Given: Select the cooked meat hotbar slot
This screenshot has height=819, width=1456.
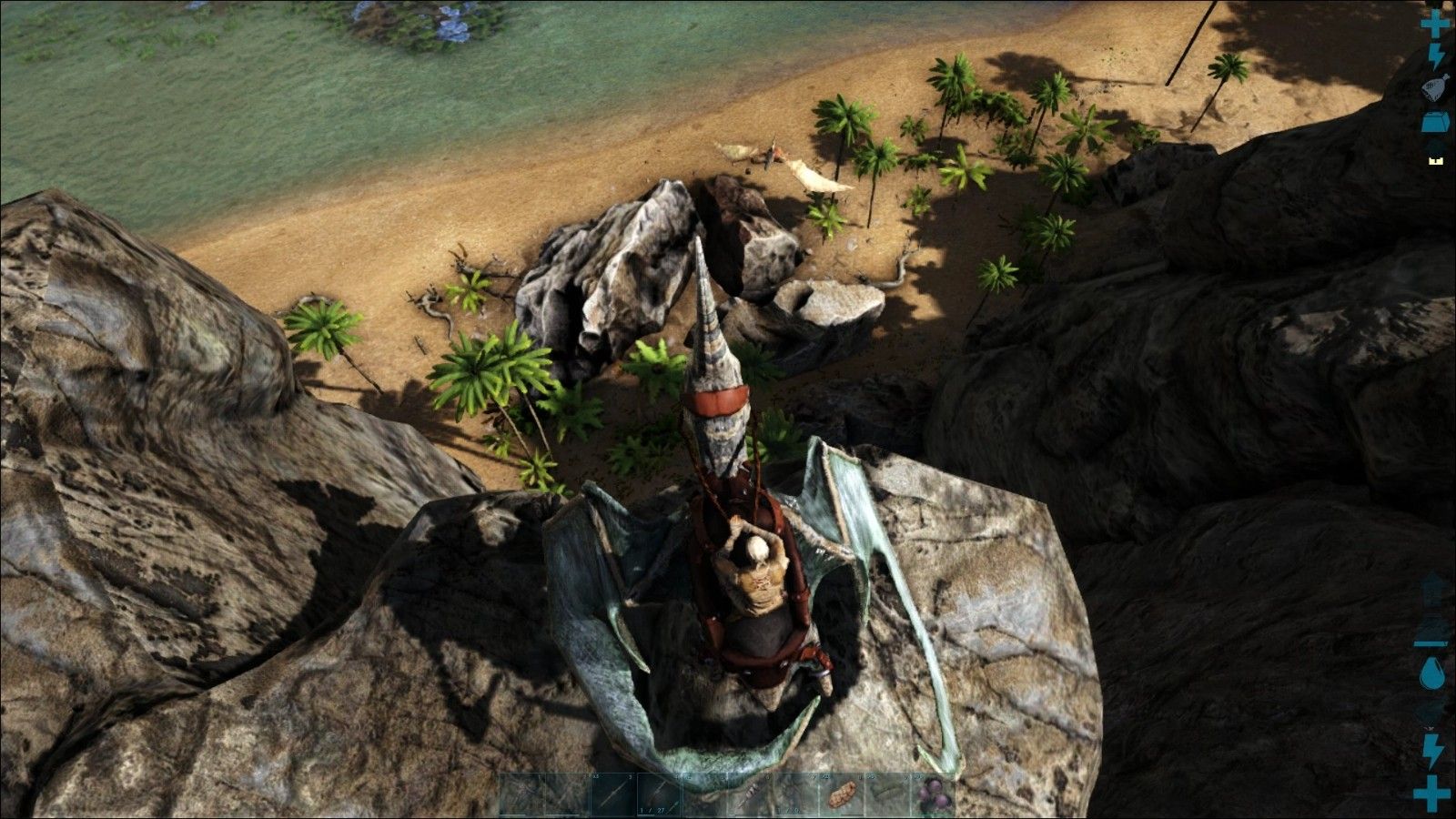Looking at the screenshot, I should point(842,794).
